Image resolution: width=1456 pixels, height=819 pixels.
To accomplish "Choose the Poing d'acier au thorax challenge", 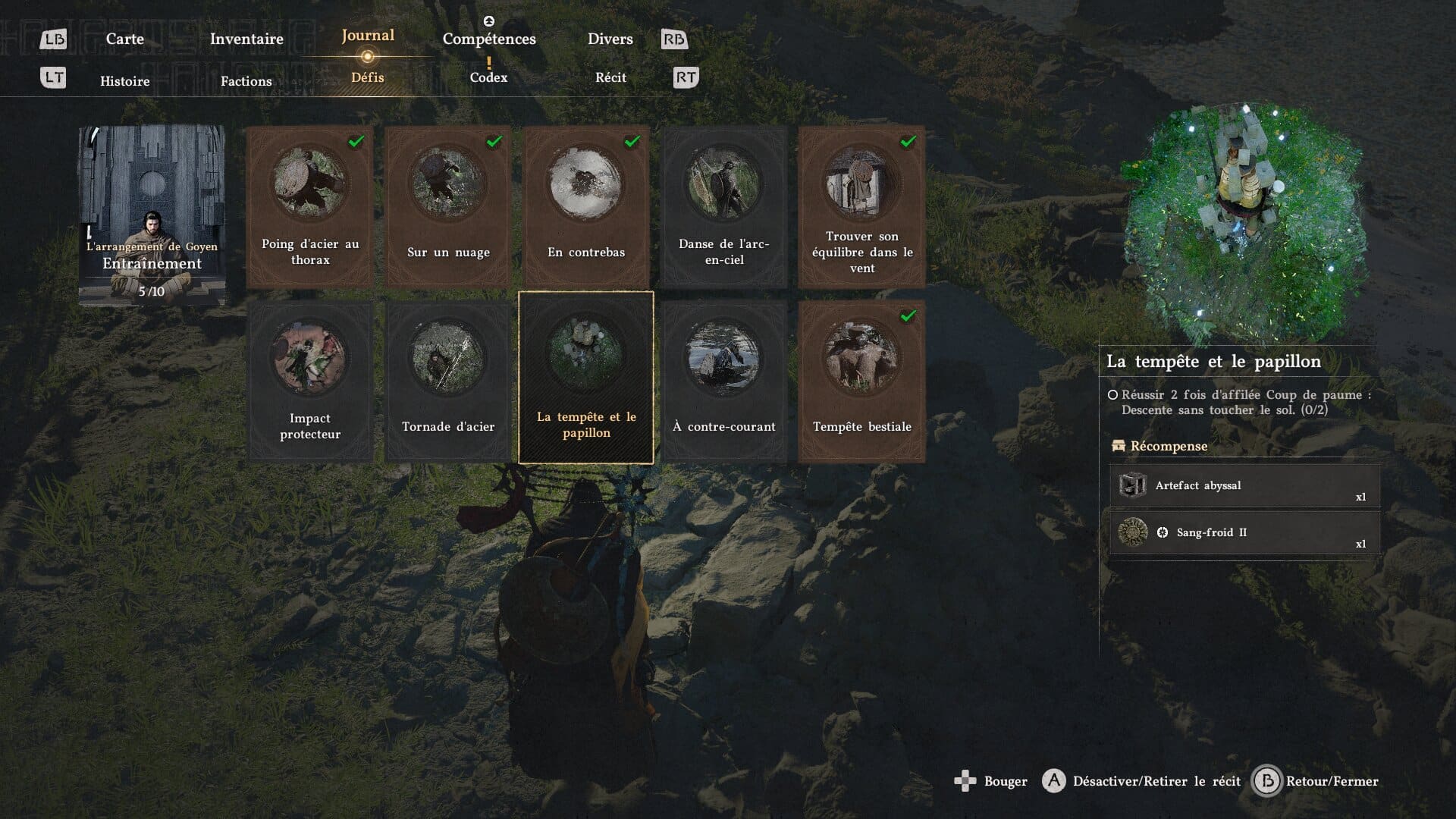I will 310,206.
